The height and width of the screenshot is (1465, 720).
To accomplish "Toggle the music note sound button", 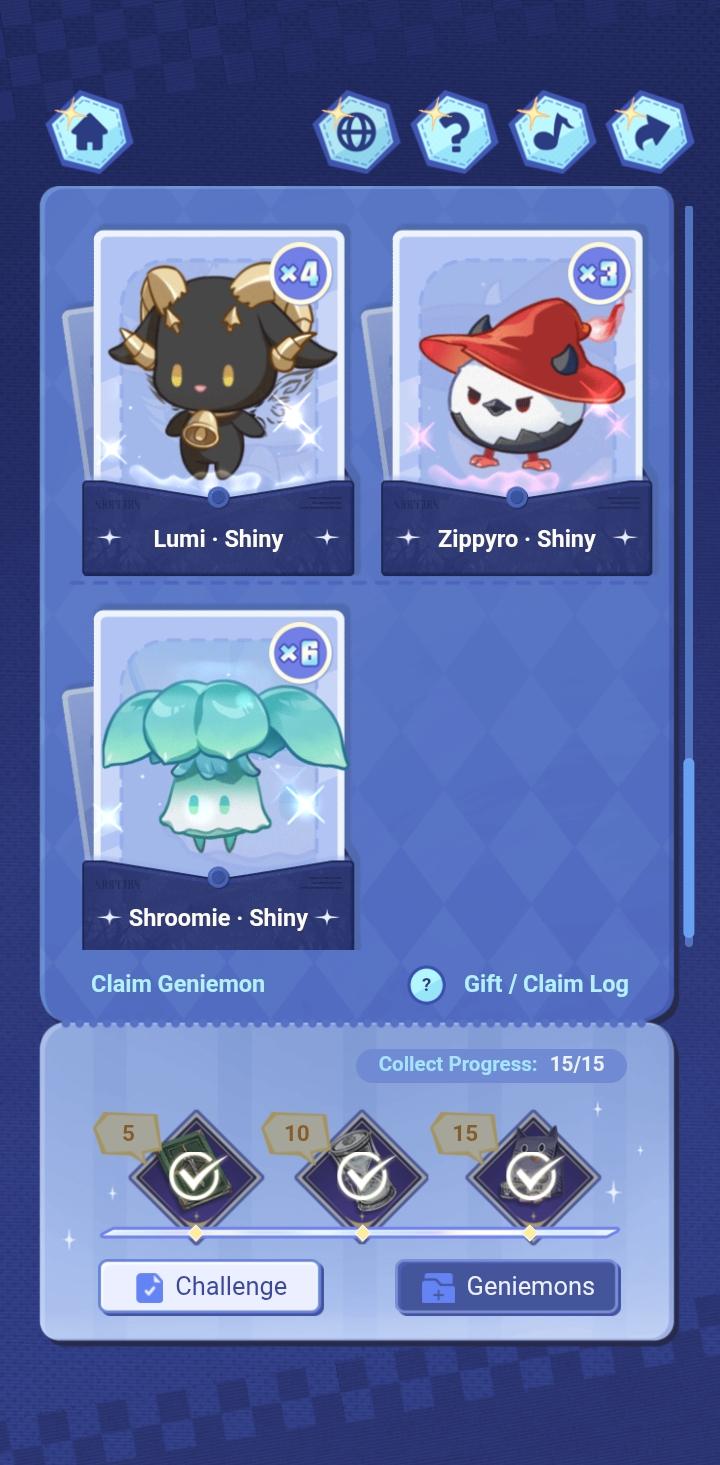I will pos(551,133).
